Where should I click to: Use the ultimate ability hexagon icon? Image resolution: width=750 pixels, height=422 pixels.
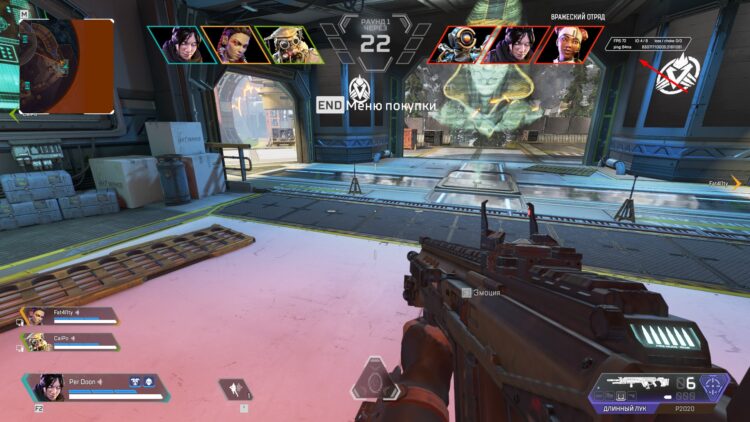click(376, 381)
